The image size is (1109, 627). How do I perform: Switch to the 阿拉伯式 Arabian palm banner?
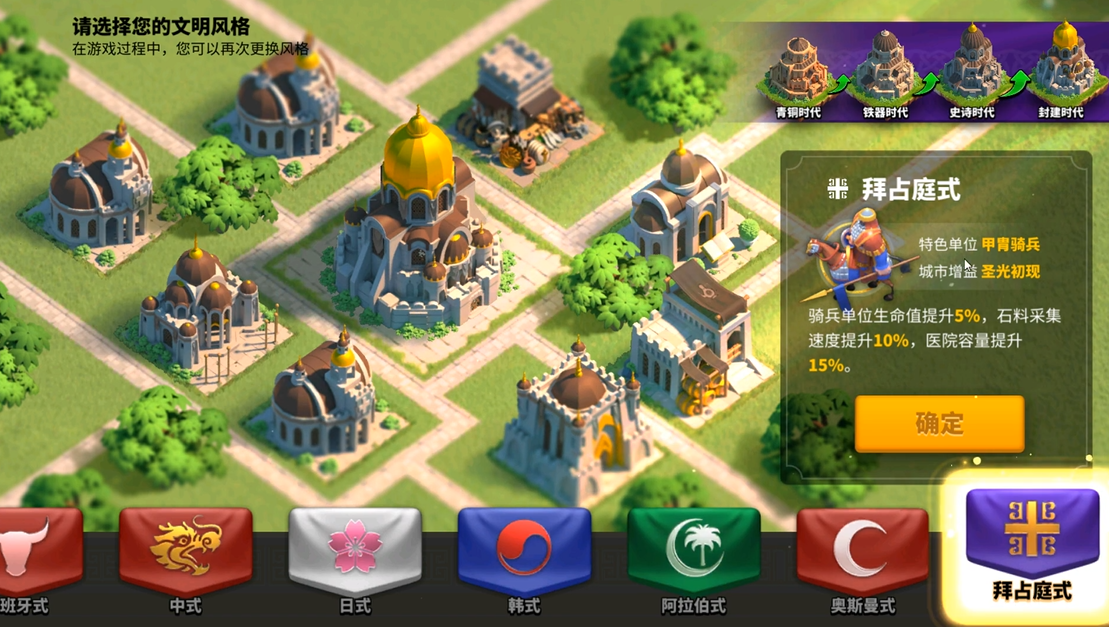(694, 554)
